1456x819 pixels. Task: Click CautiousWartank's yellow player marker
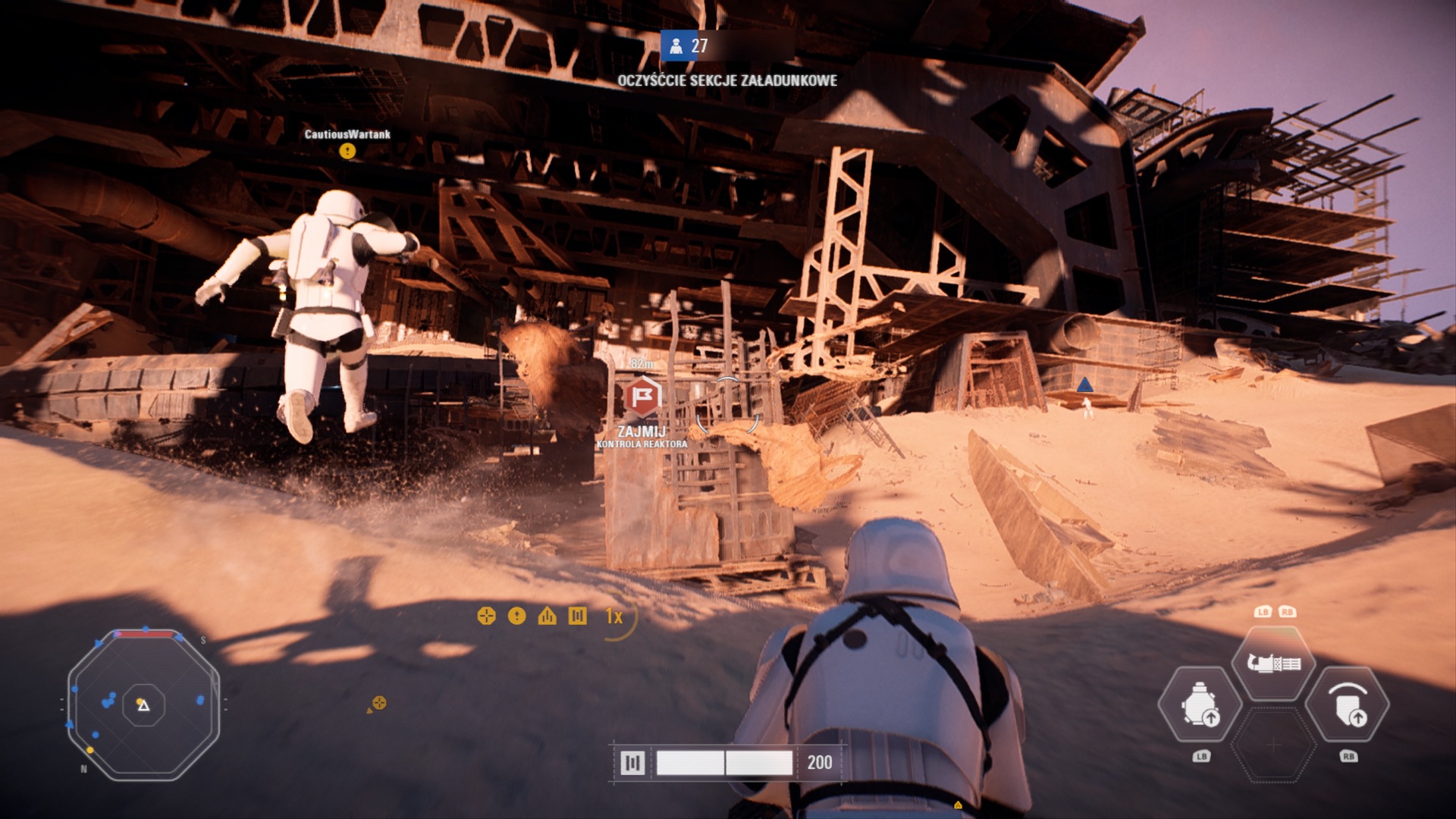(x=347, y=151)
